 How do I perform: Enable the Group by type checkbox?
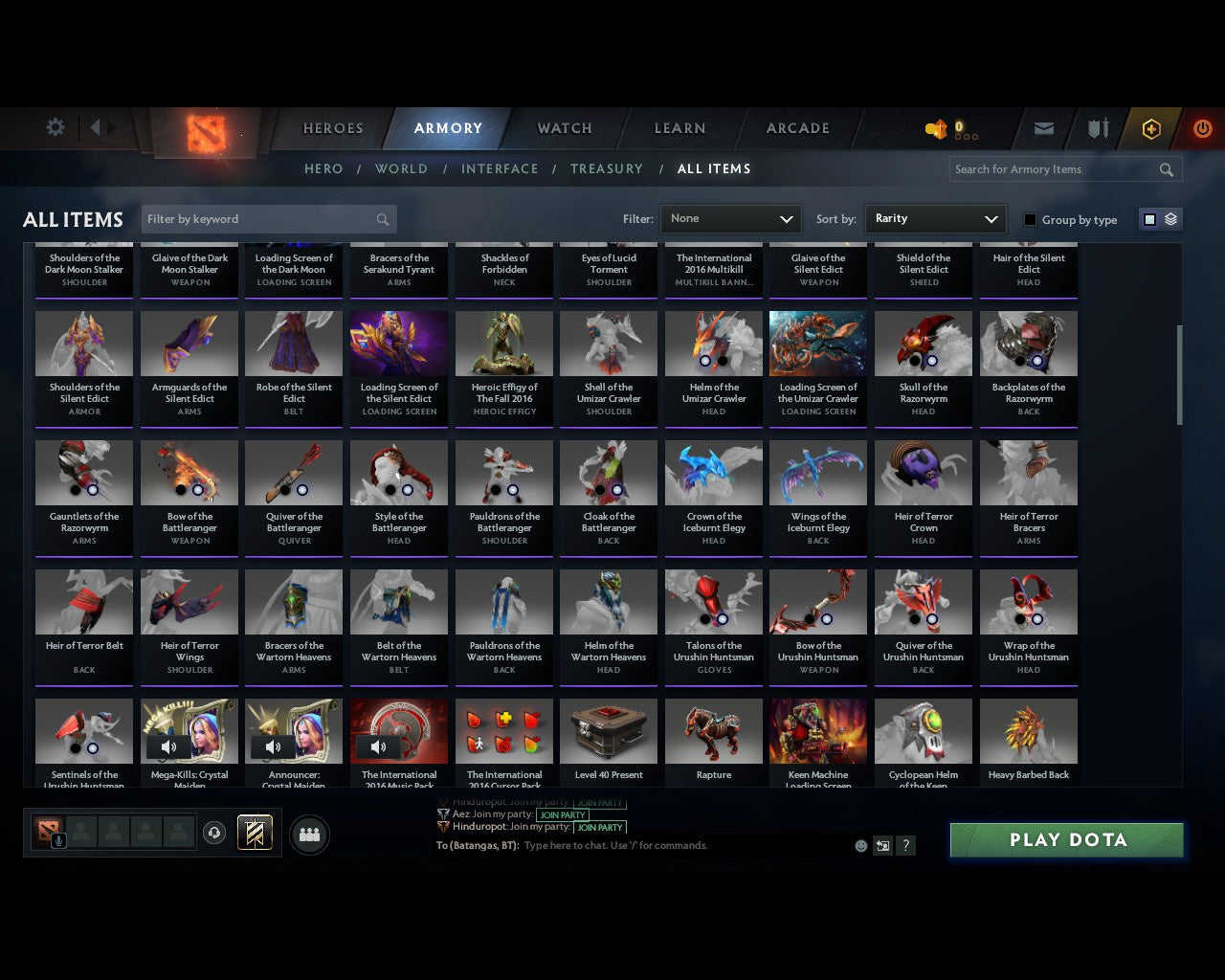pos(1030,219)
